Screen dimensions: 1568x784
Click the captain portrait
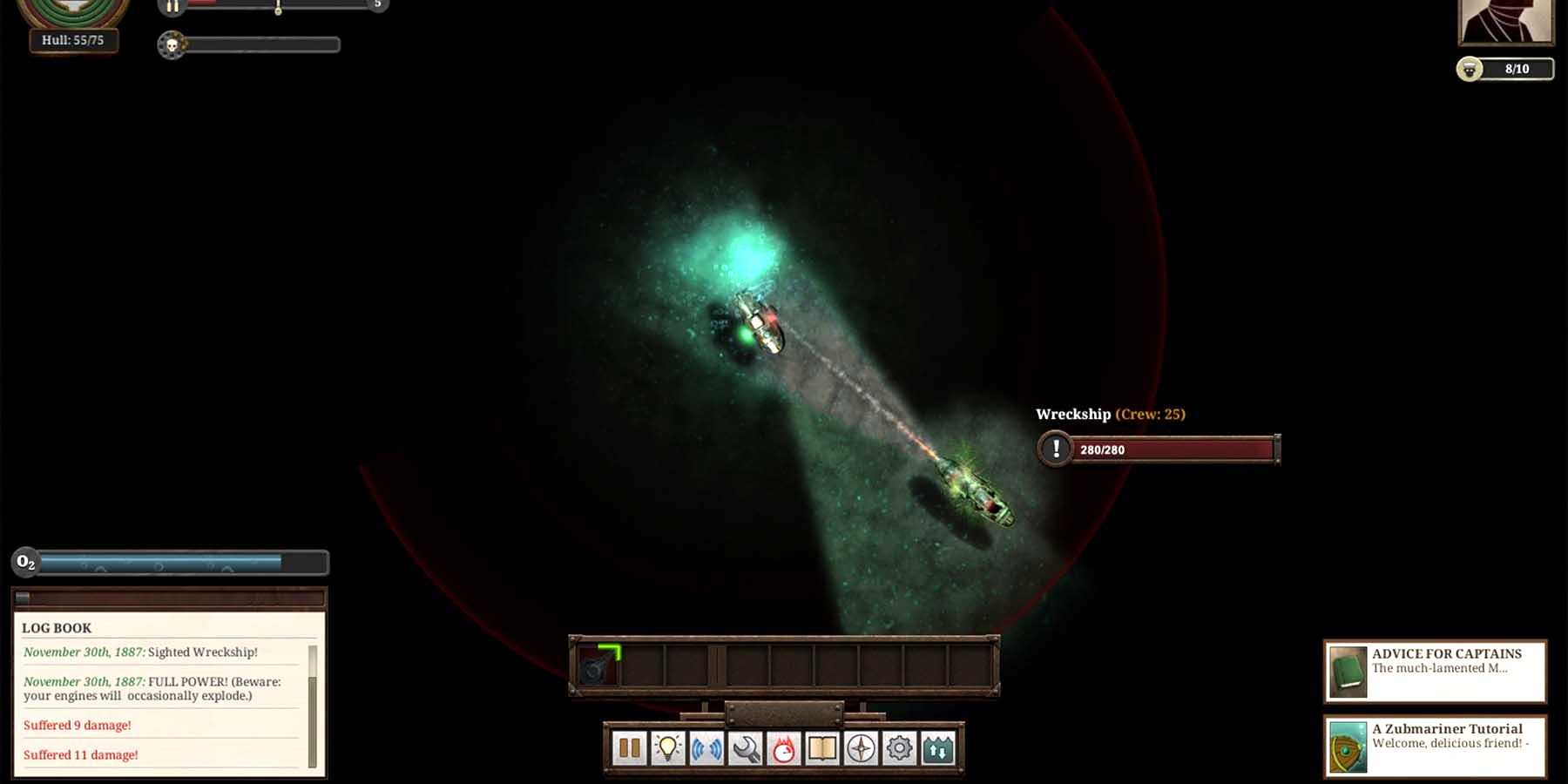pyautogui.click(x=1505, y=21)
